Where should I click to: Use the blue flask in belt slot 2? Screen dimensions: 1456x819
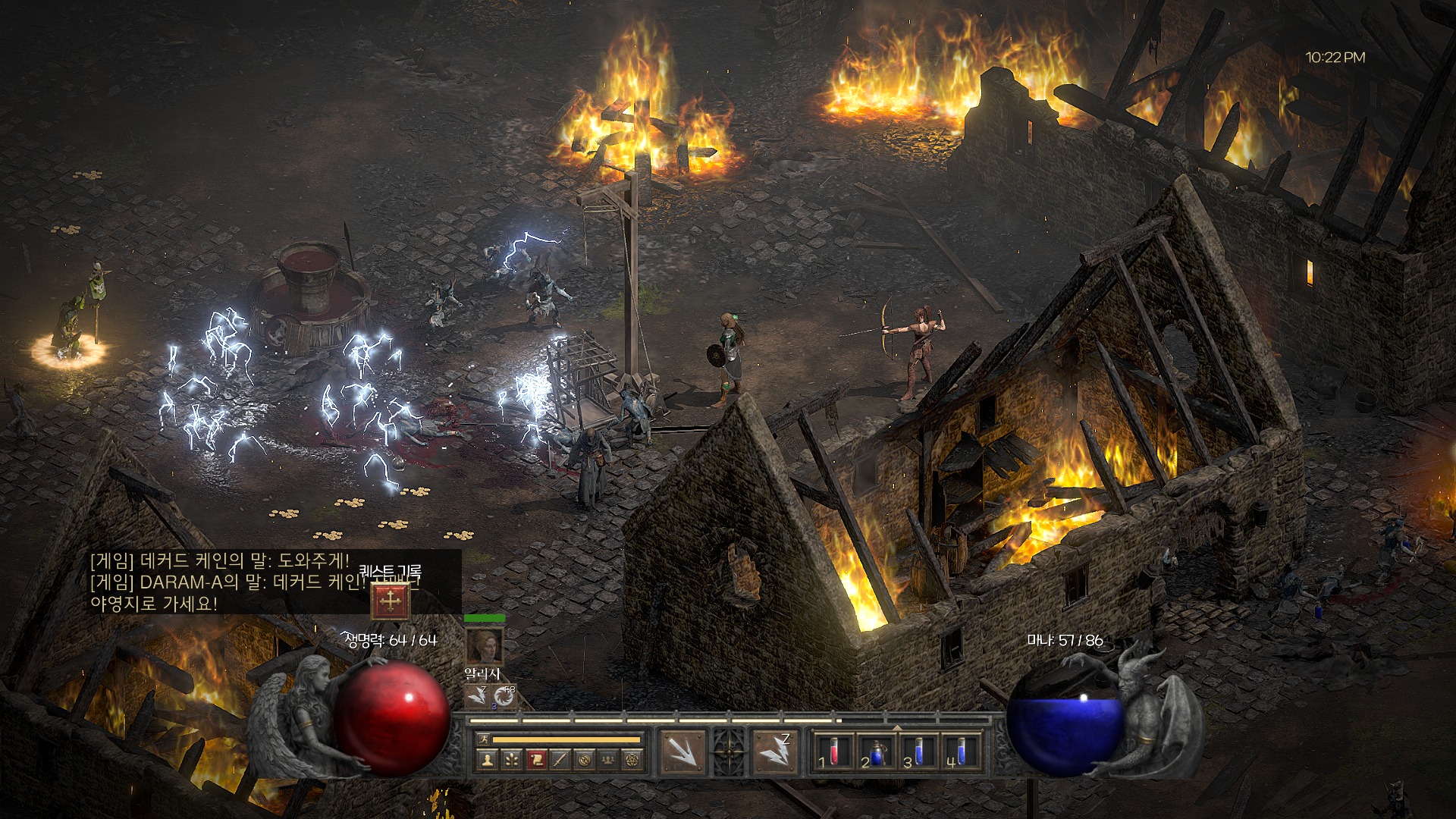coord(876,752)
